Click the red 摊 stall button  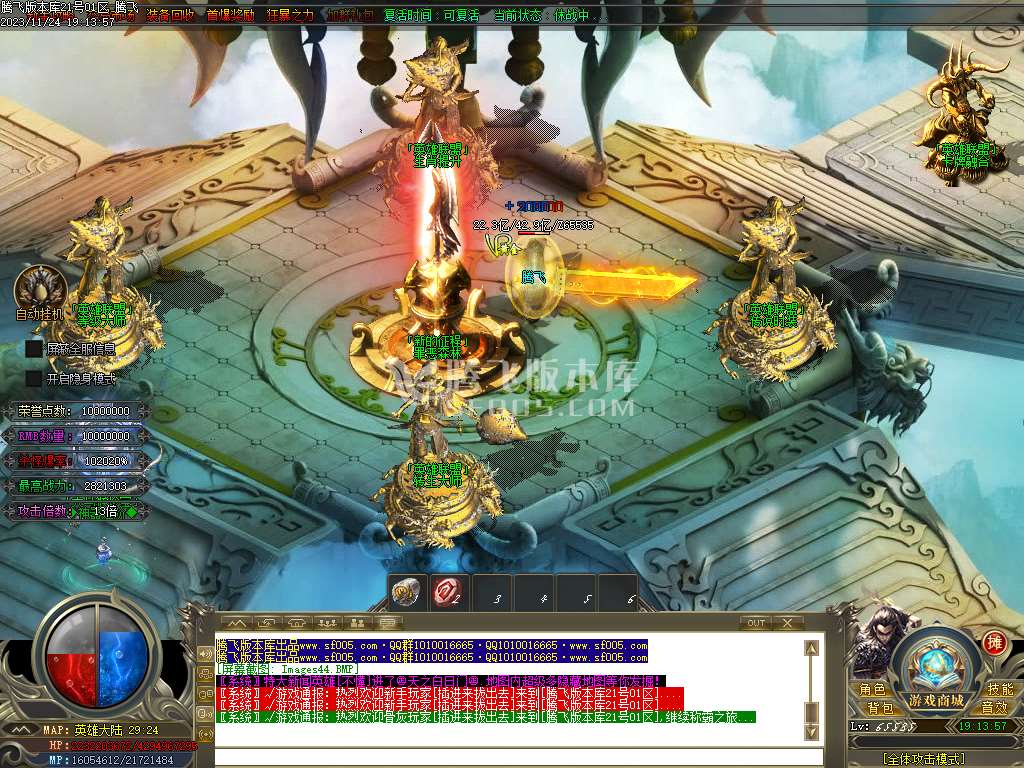[x=994, y=642]
